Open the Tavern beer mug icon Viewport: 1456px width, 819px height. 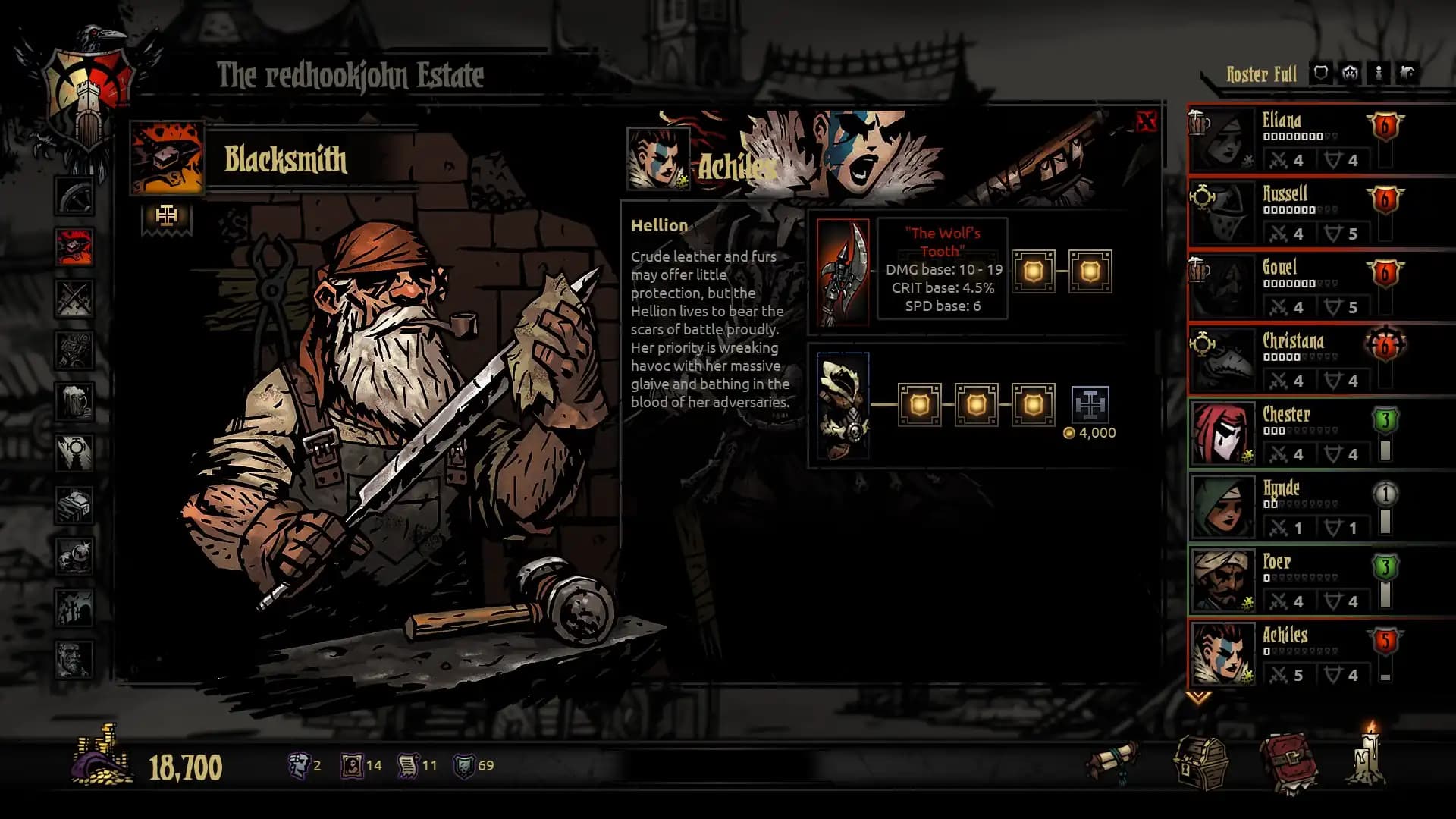click(x=73, y=399)
